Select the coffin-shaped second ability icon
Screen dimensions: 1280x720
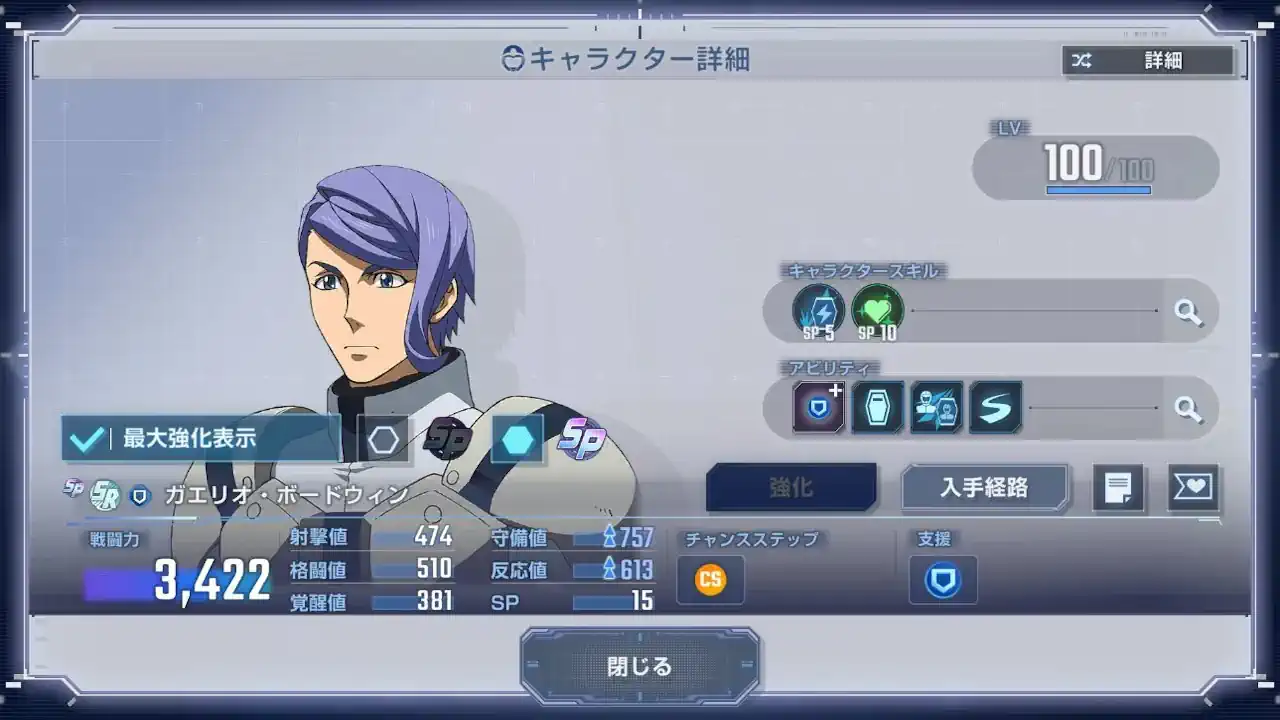pos(879,407)
